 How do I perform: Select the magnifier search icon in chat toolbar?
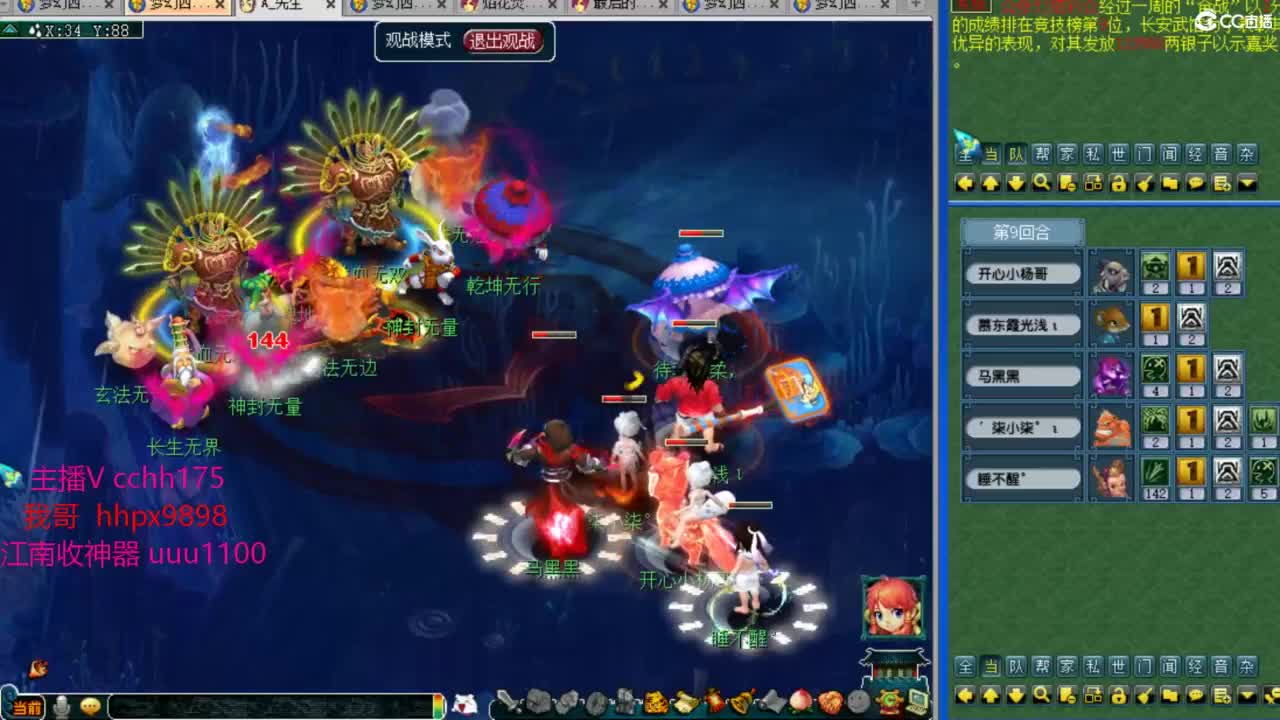pyautogui.click(x=1041, y=183)
